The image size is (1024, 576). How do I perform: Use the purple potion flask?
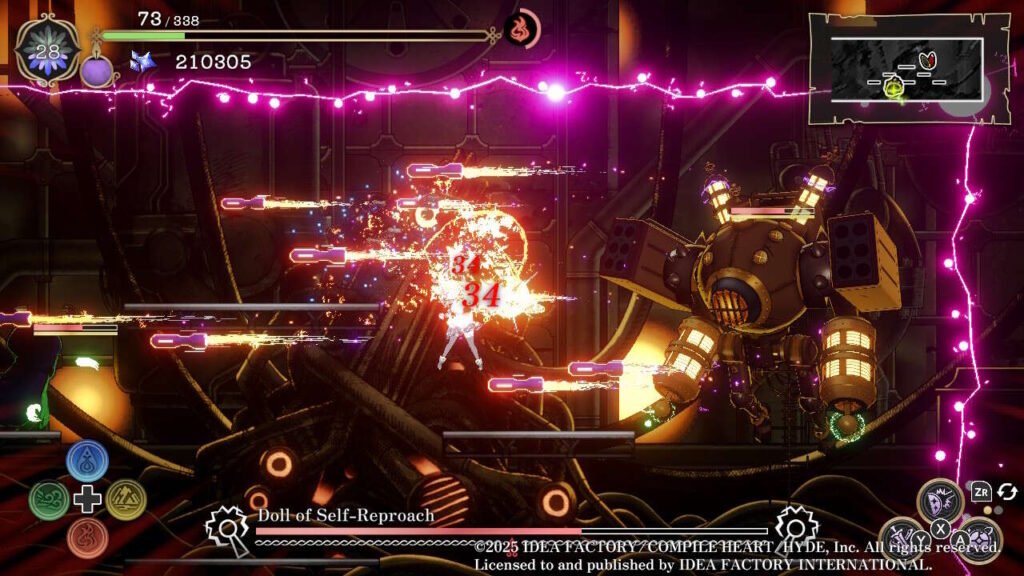(x=98, y=69)
